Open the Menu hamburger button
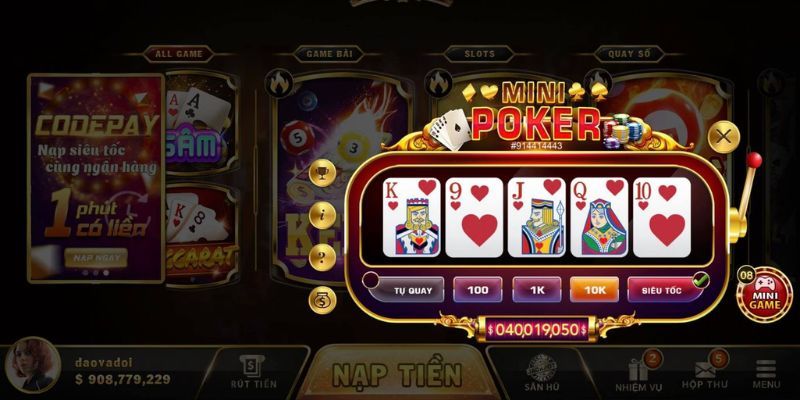 point(766,373)
